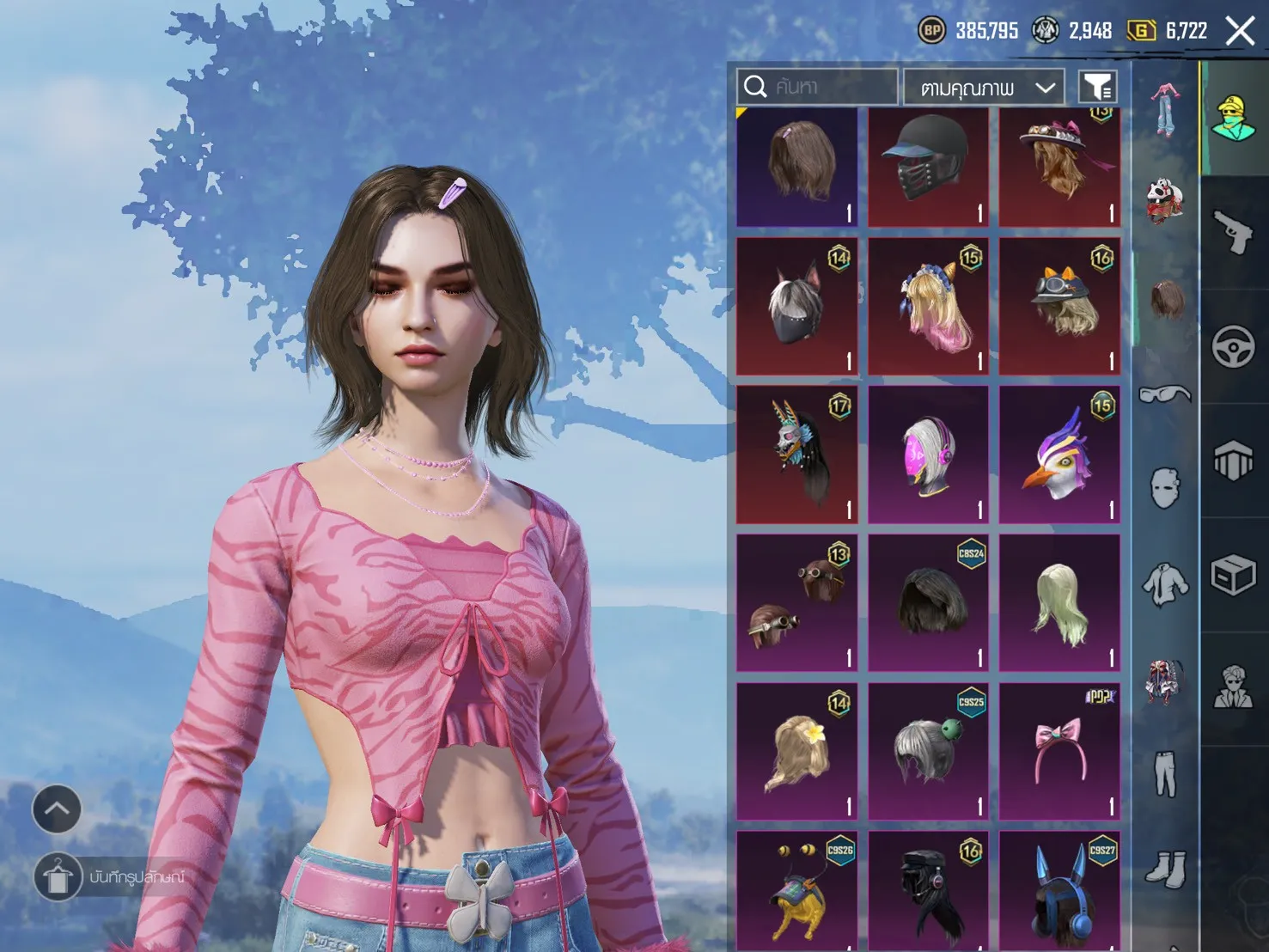Click the round up-arrow button
The image size is (1269, 952).
57,809
